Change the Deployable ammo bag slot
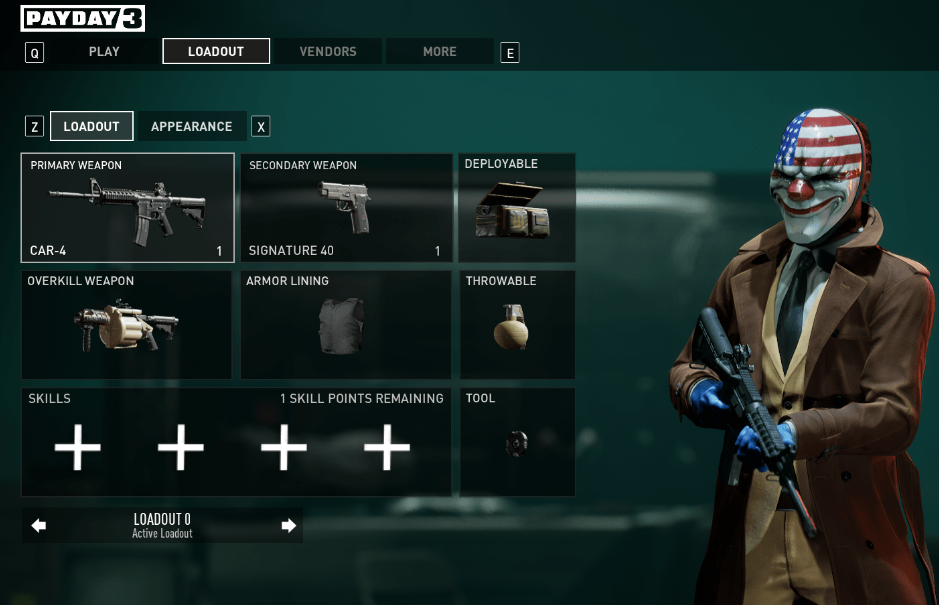The height and width of the screenshot is (605, 939). click(517, 208)
